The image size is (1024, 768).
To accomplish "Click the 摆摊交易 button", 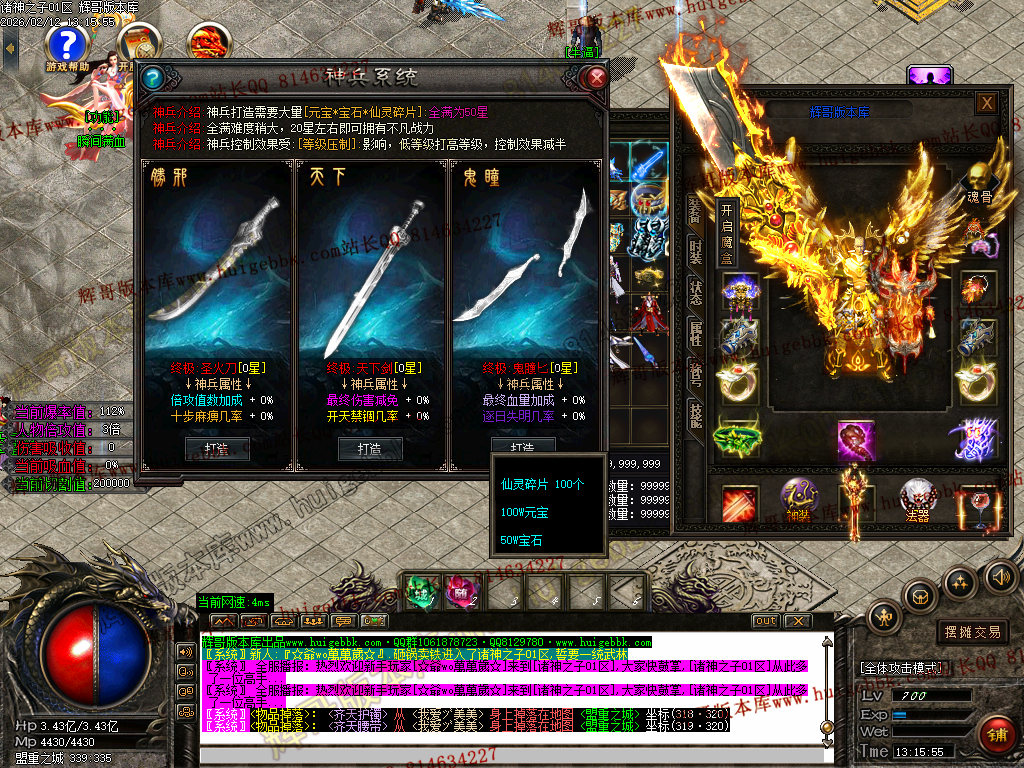I will point(972,632).
